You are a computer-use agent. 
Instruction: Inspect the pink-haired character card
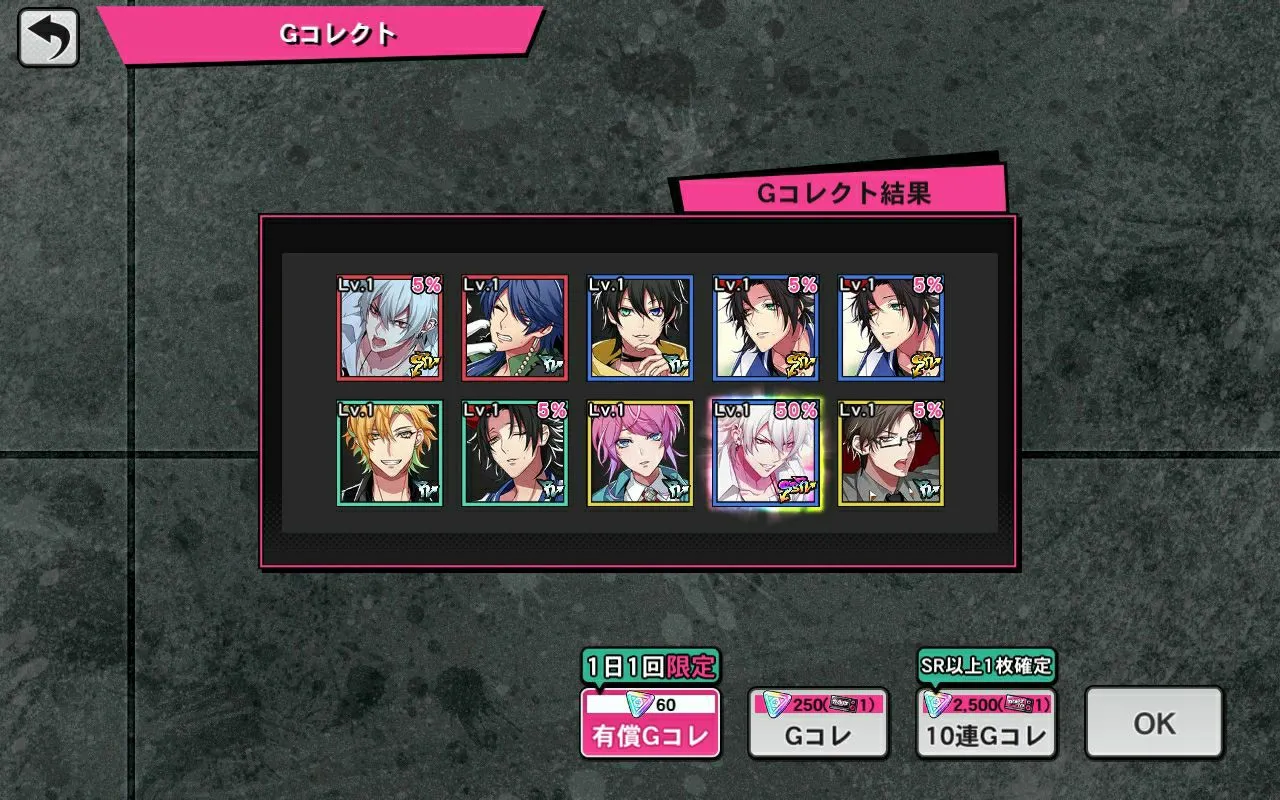[x=640, y=453]
